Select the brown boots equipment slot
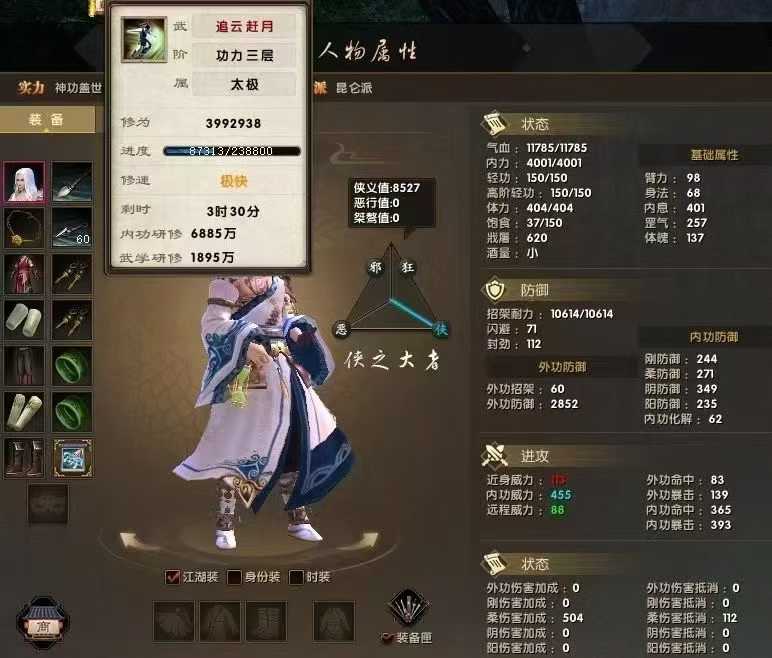Viewport: 772px width, 658px height. pos(23,458)
